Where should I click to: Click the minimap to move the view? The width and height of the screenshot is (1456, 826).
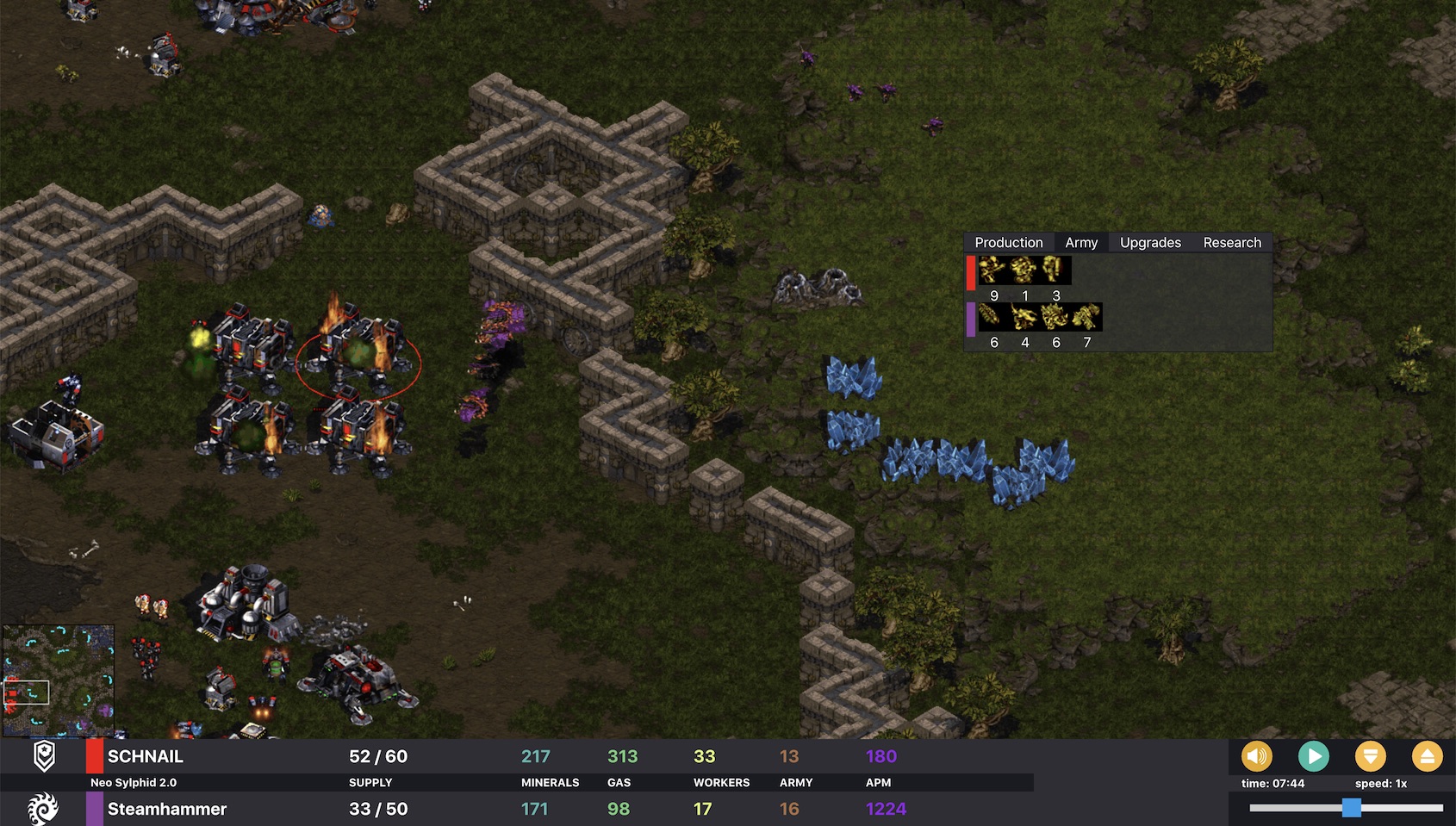(59, 680)
